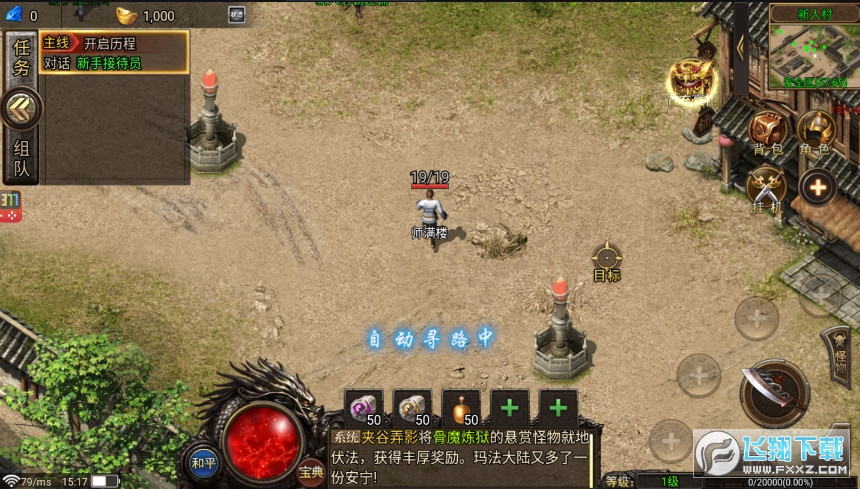Use the gold-sealed scroll in the hotbar
Screen dimensions: 860x489
click(x=412, y=408)
